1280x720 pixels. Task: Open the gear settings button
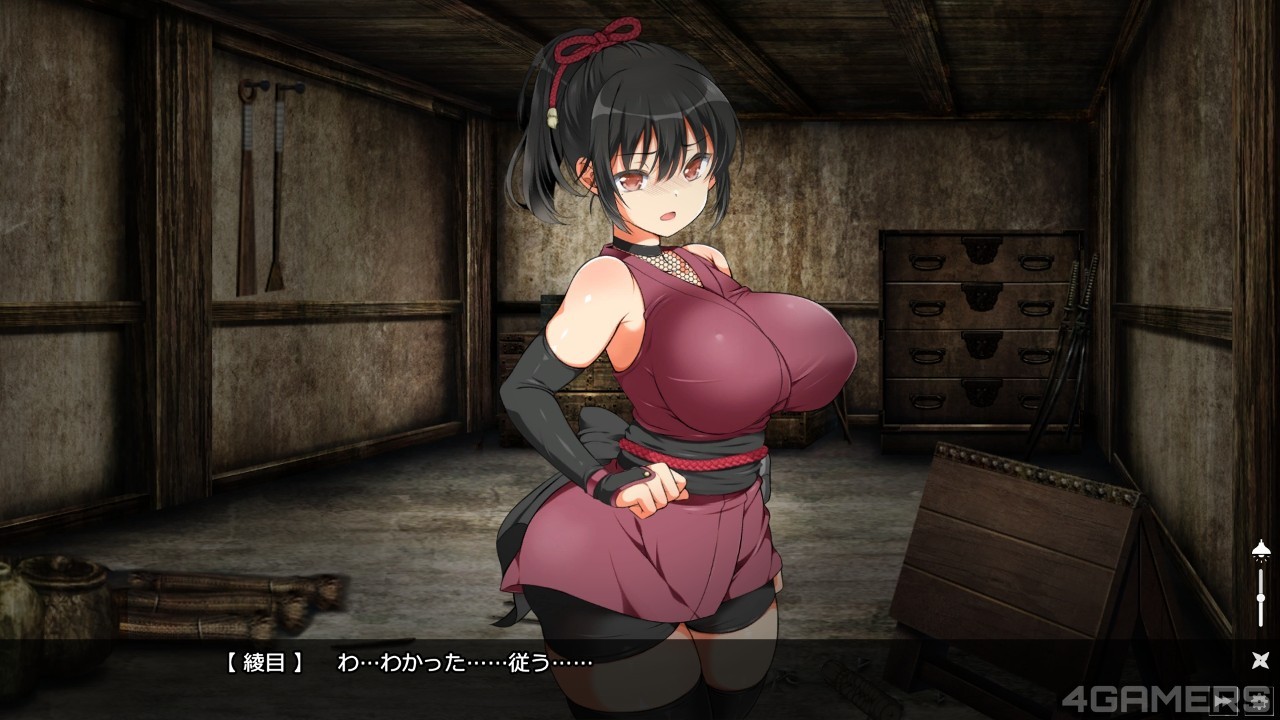point(1259,701)
